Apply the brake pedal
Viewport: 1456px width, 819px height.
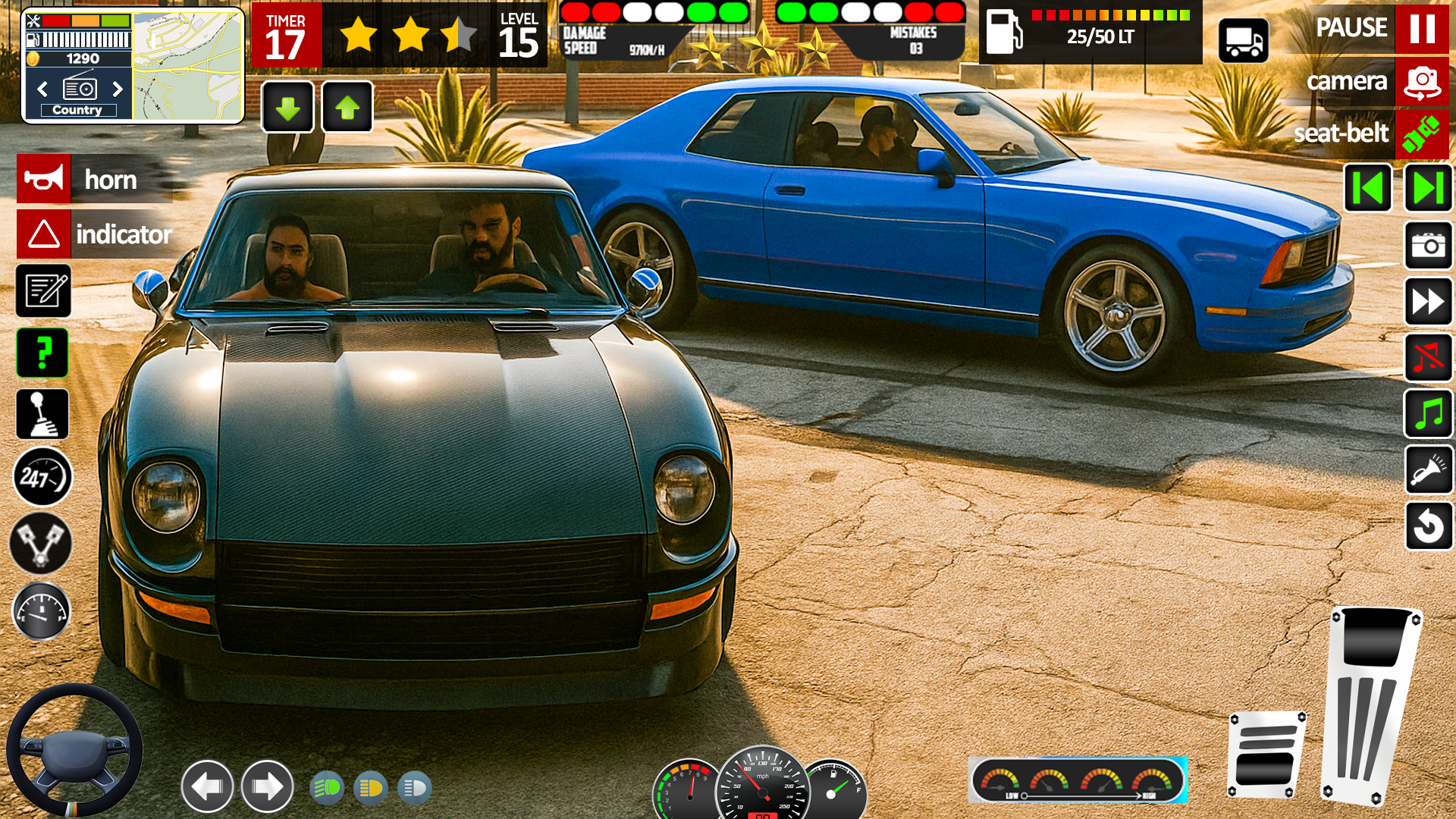point(1266,755)
